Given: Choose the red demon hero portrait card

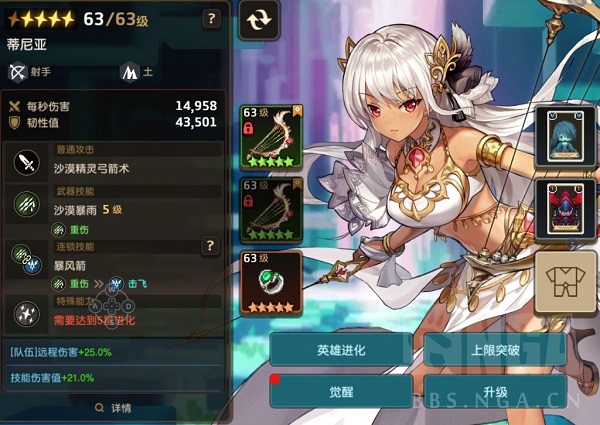Looking at the screenshot, I should pos(563,208).
